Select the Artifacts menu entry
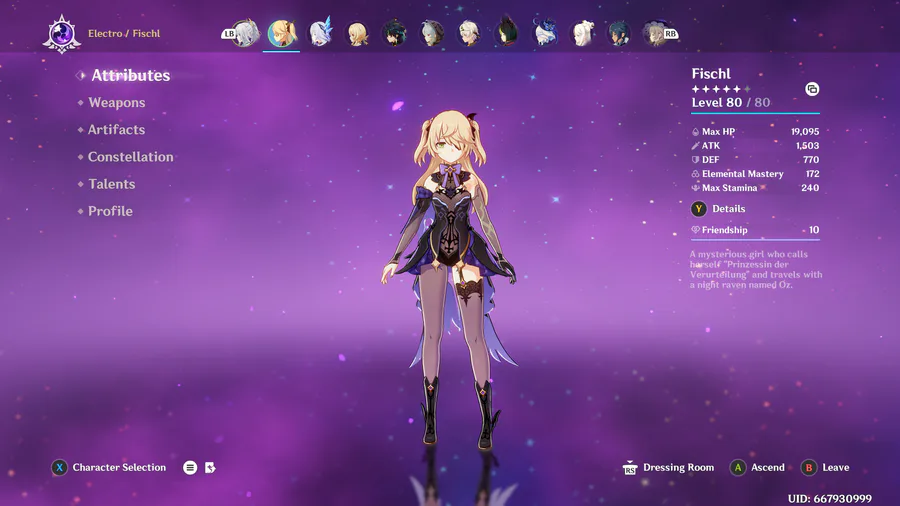 [x=116, y=130]
